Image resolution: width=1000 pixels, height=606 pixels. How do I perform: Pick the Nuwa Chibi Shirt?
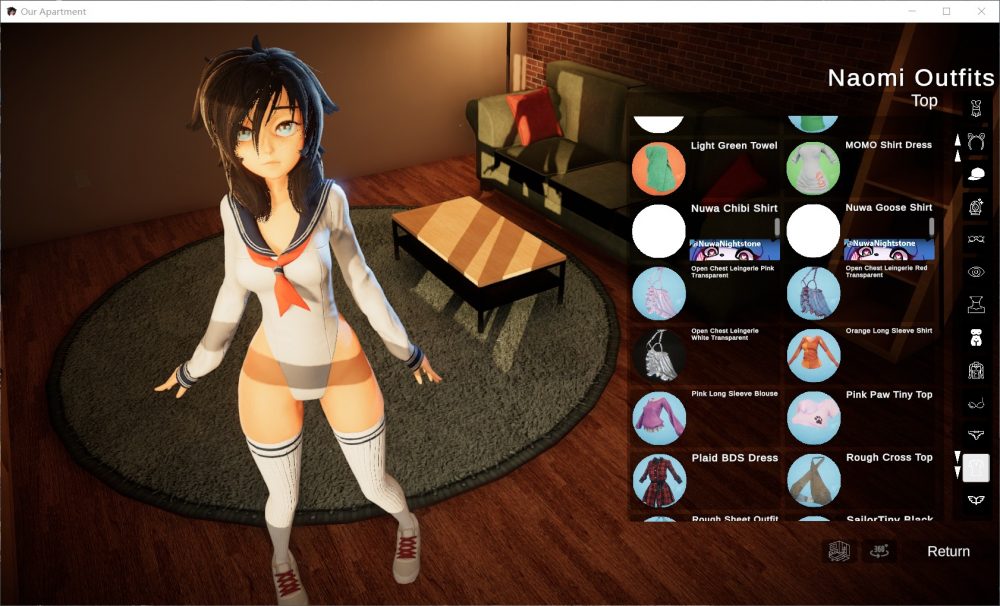point(659,231)
